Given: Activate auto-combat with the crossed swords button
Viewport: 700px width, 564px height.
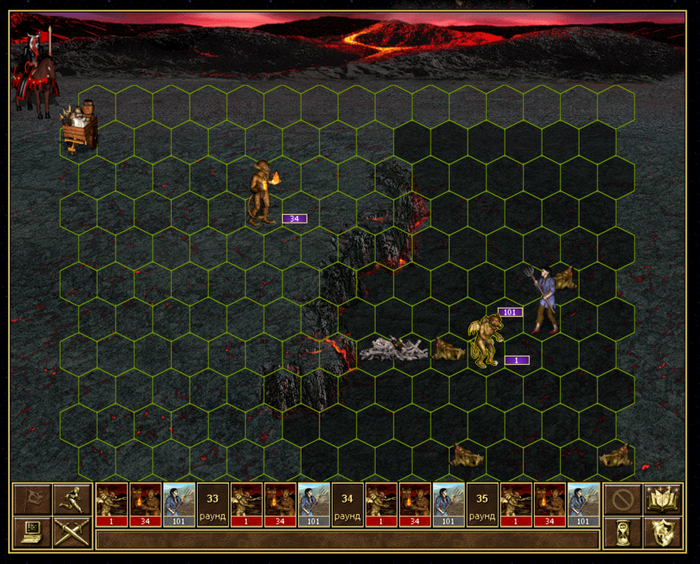Looking at the screenshot, I should 72,532.
